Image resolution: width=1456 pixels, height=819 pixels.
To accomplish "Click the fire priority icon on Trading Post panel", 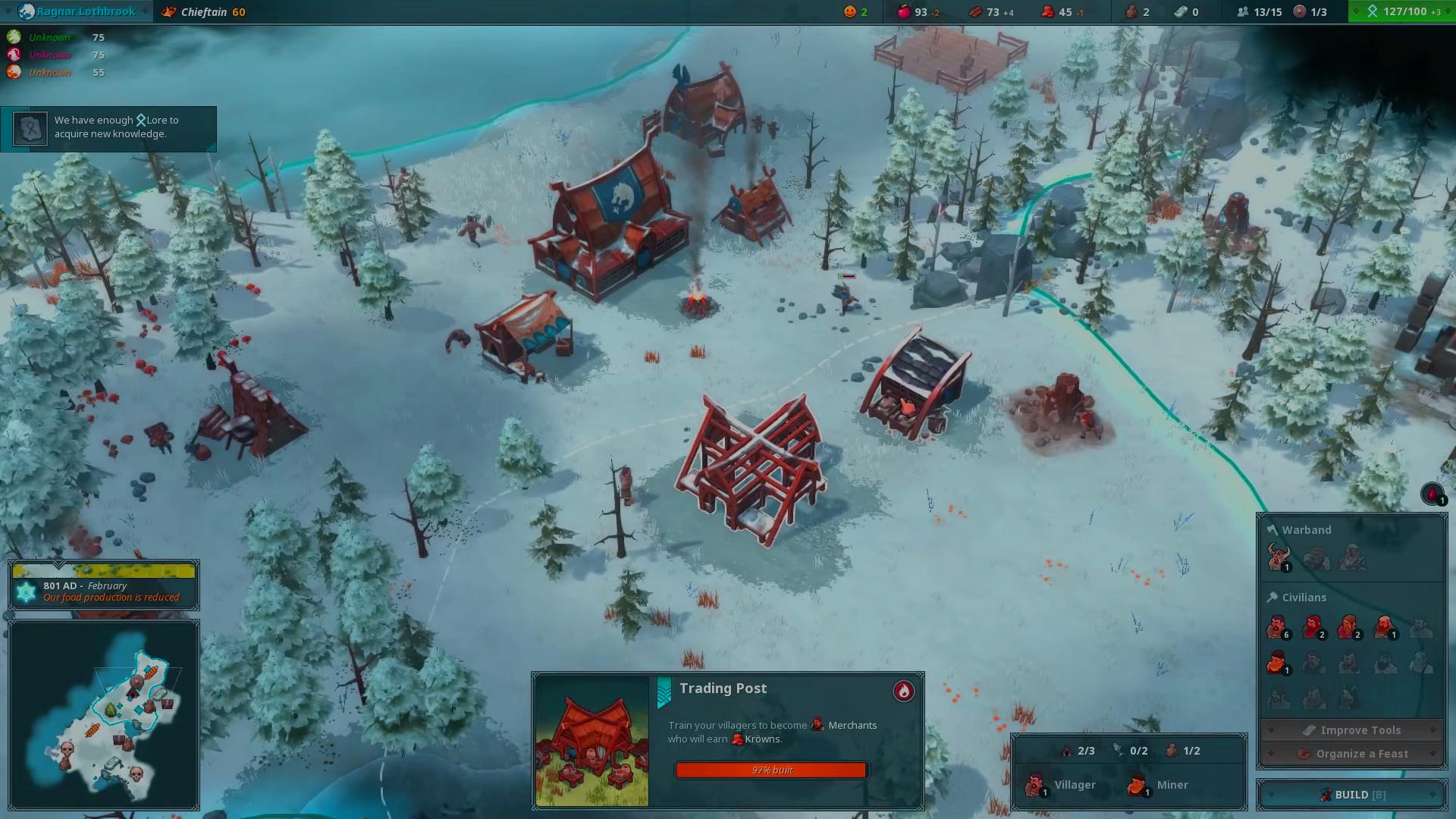I will (902, 692).
